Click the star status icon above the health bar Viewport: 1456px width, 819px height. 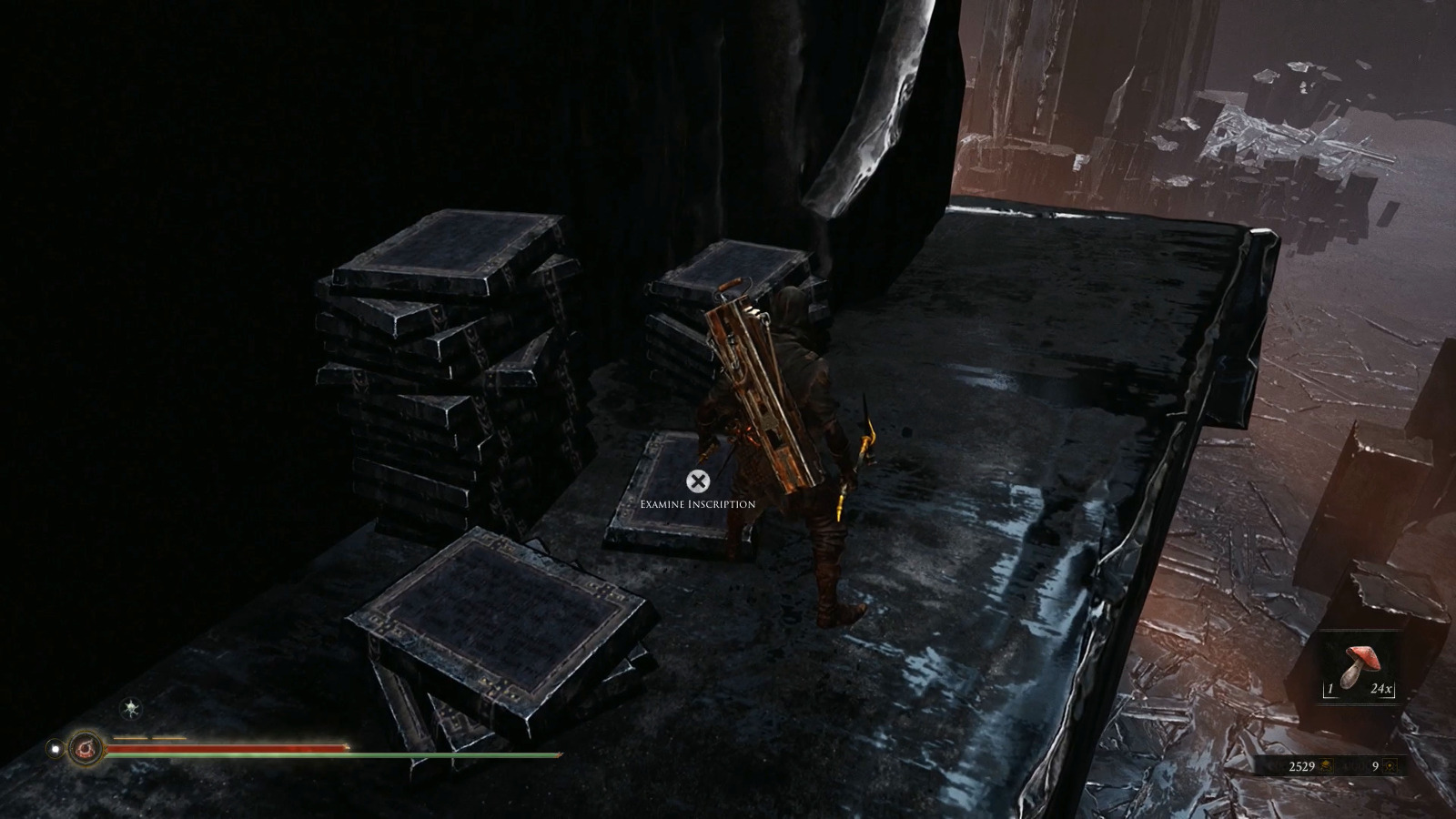click(x=128, y=709)
